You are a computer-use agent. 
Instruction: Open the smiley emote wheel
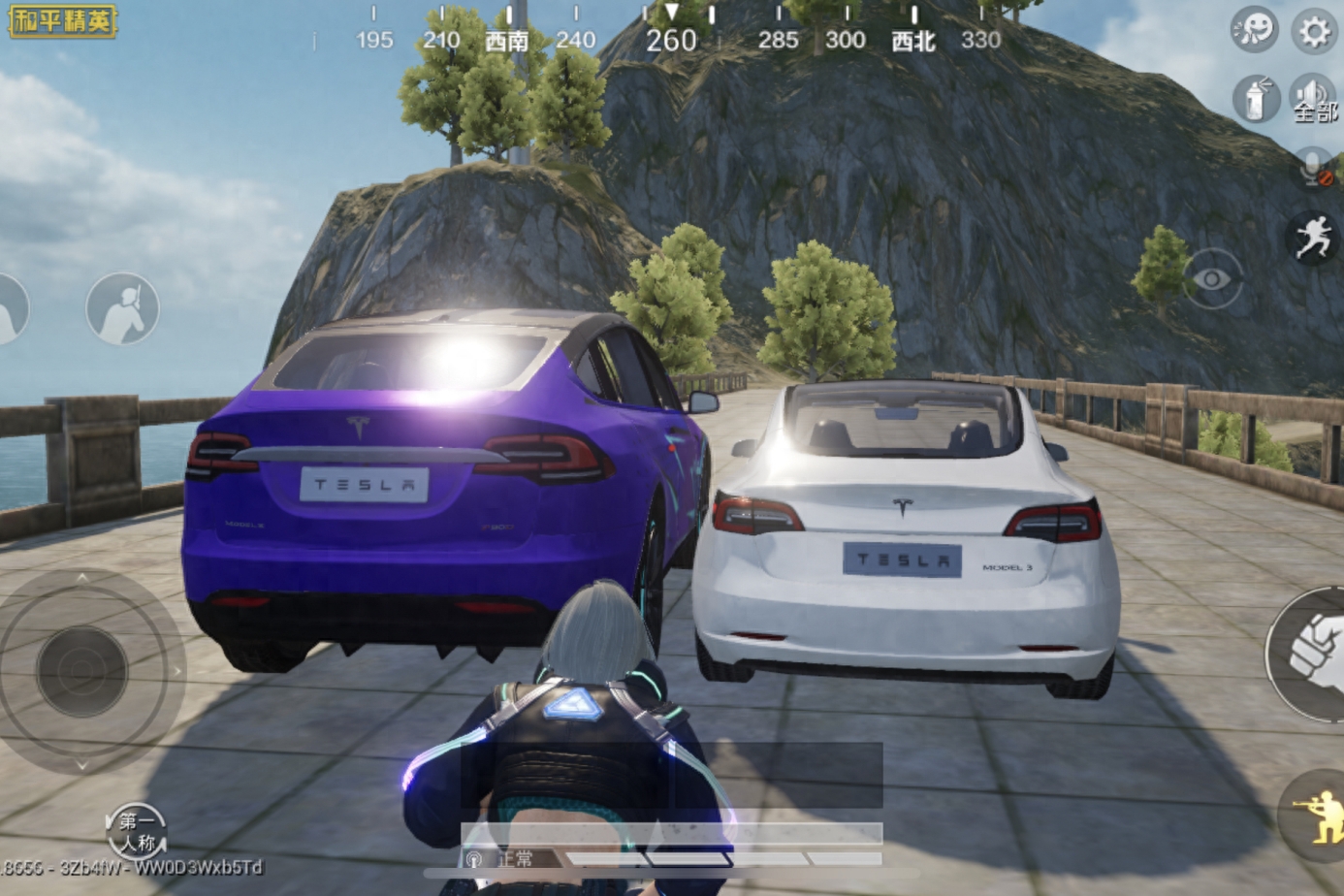pos(1254,31)
